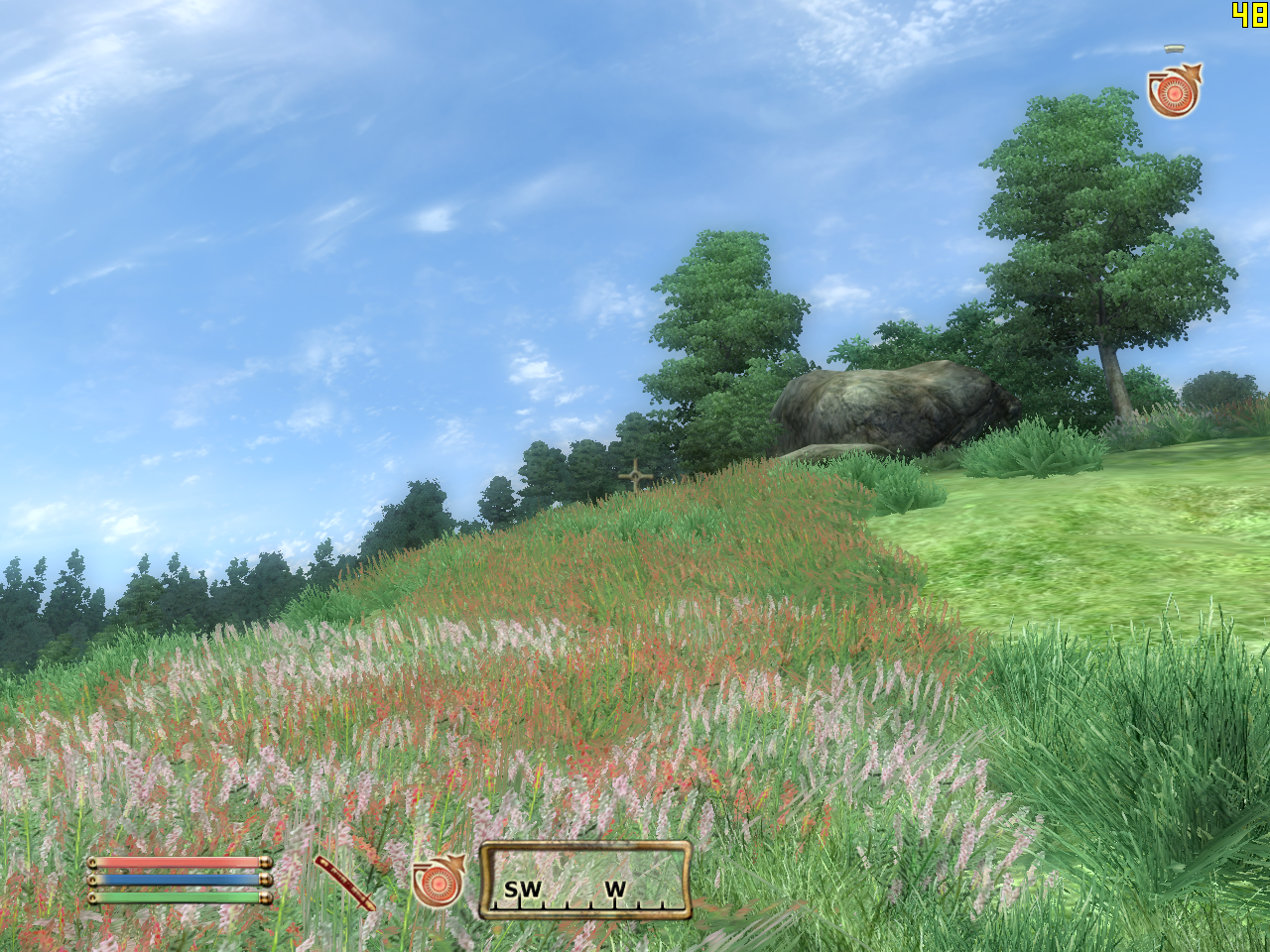Click the equipped sword weapon icon
The image size is (1270, 952).
coord(345,882)
